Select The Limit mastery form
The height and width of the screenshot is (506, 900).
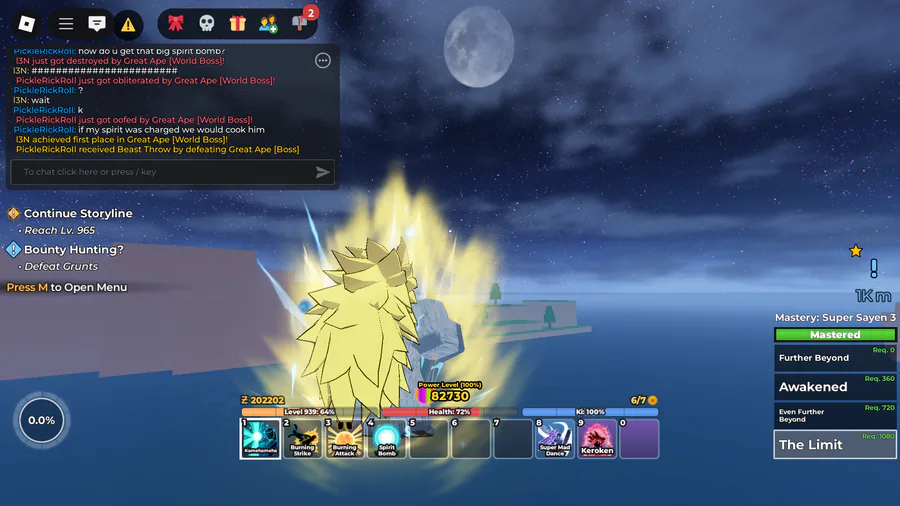point(835,444)
